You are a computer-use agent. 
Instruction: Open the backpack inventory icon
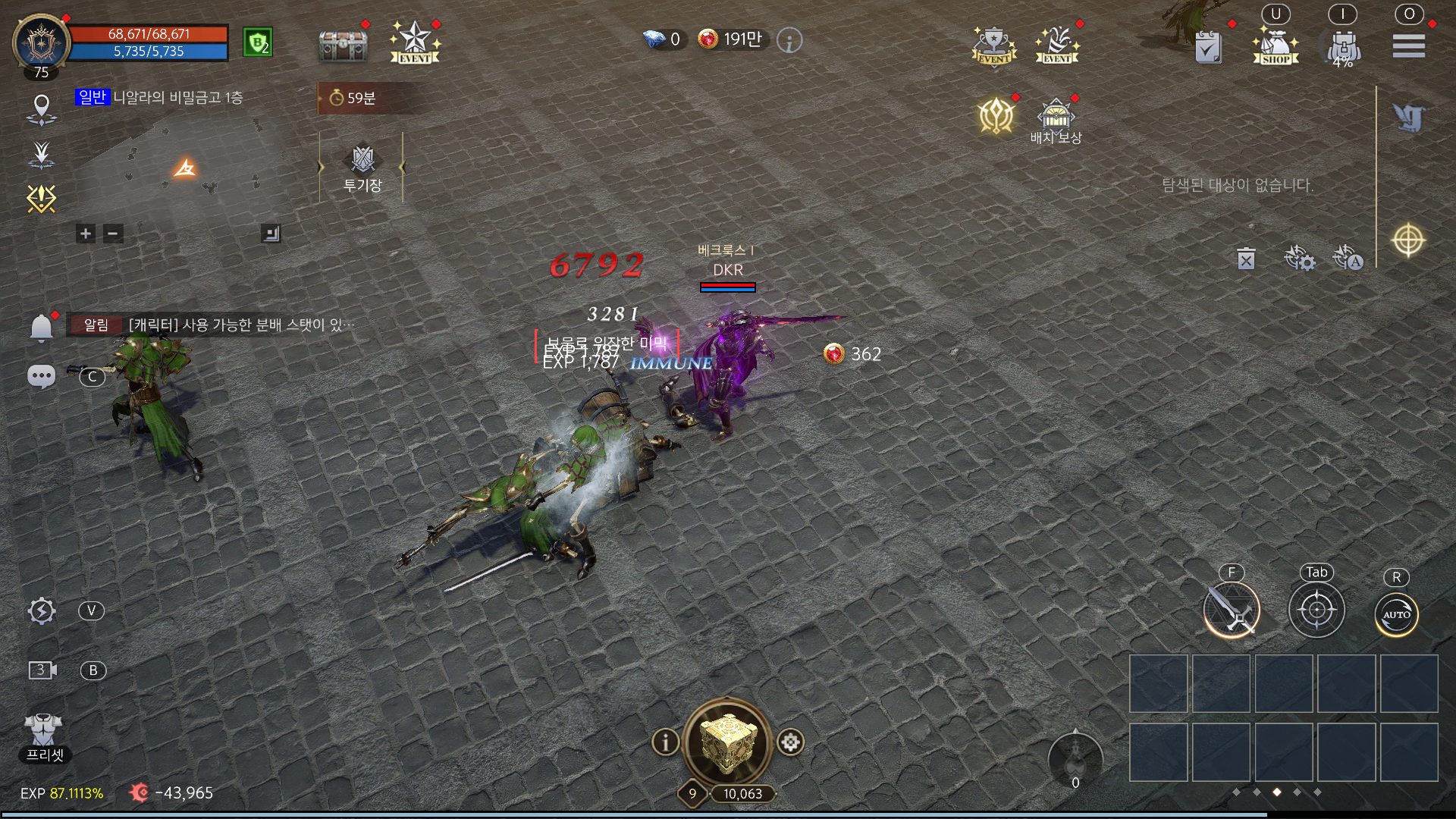1343,46
